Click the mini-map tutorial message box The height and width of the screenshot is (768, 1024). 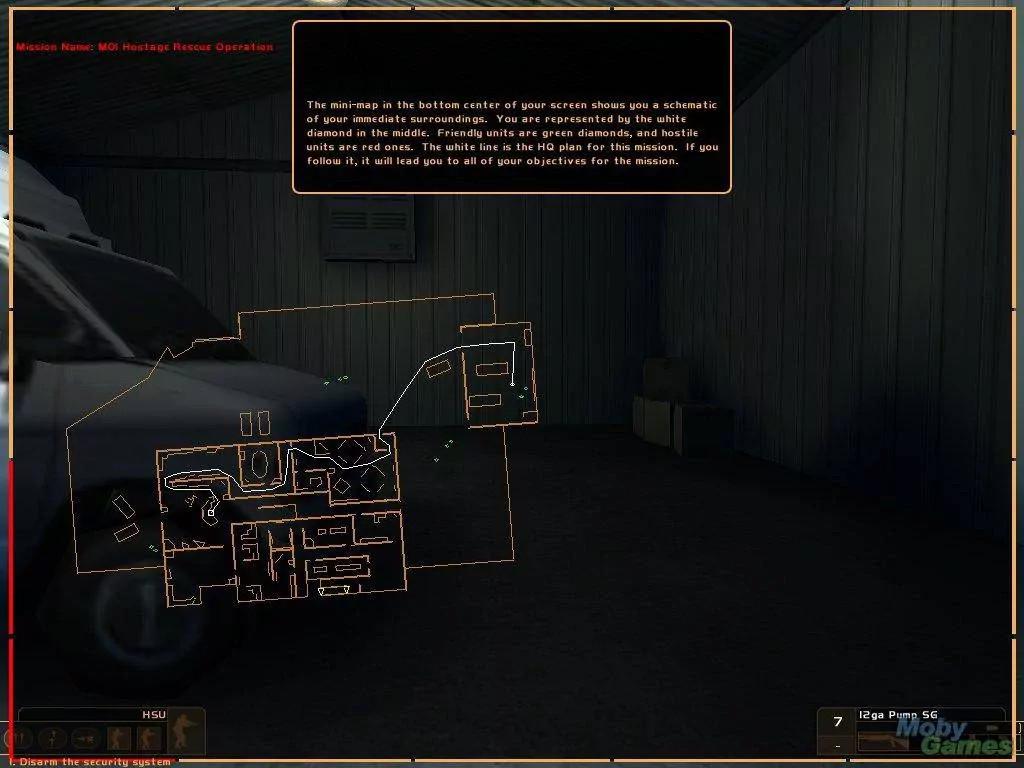click(x=511, y=107)
